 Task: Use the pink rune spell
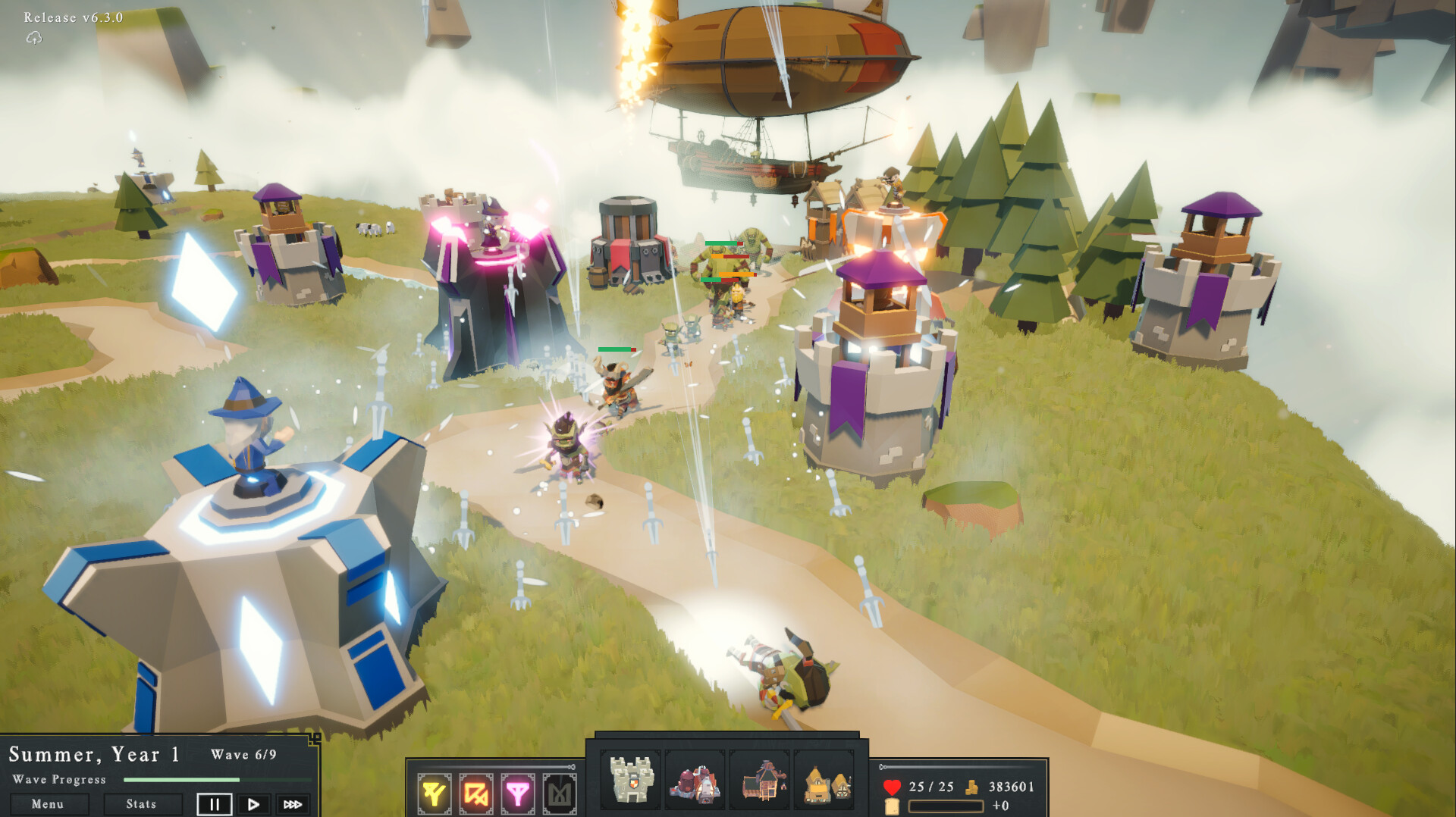click(x=518, y=794)
